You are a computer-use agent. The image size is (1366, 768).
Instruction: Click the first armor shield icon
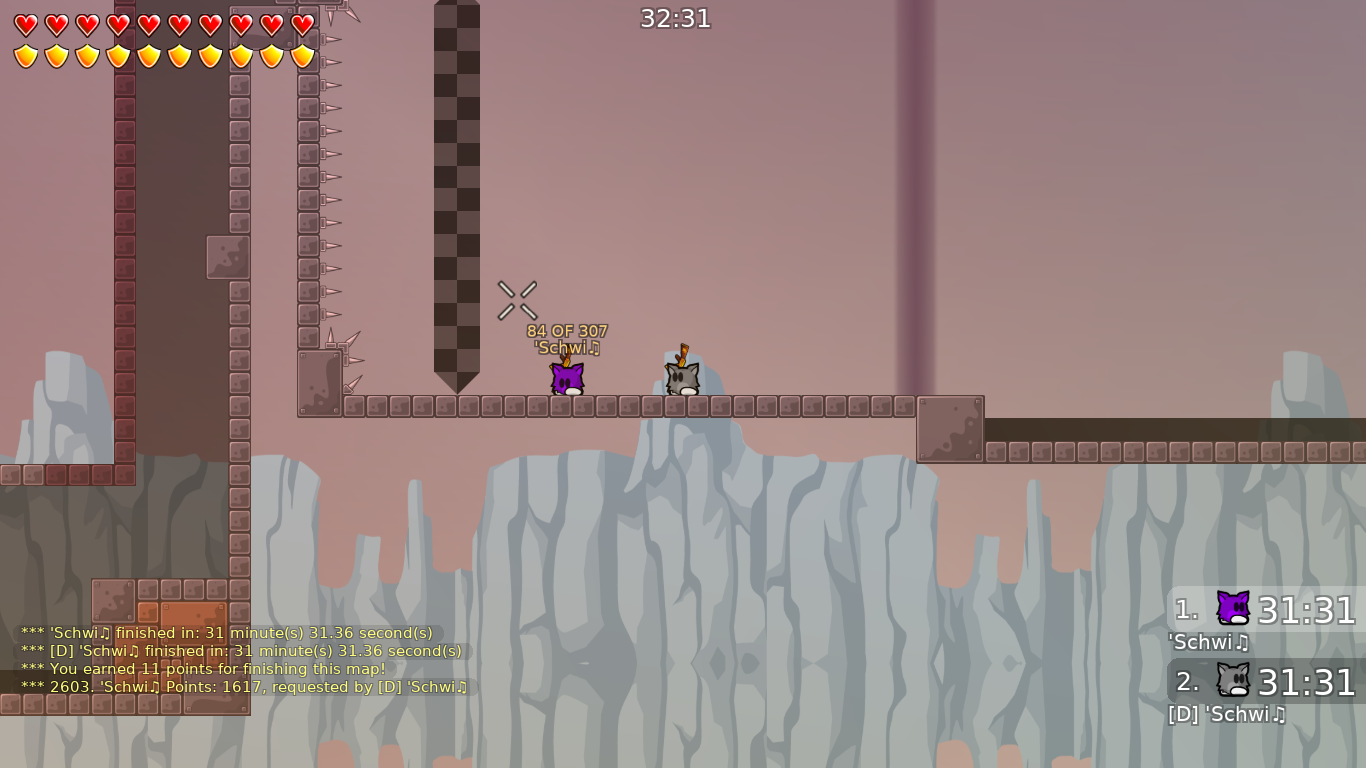click(24, 57)
